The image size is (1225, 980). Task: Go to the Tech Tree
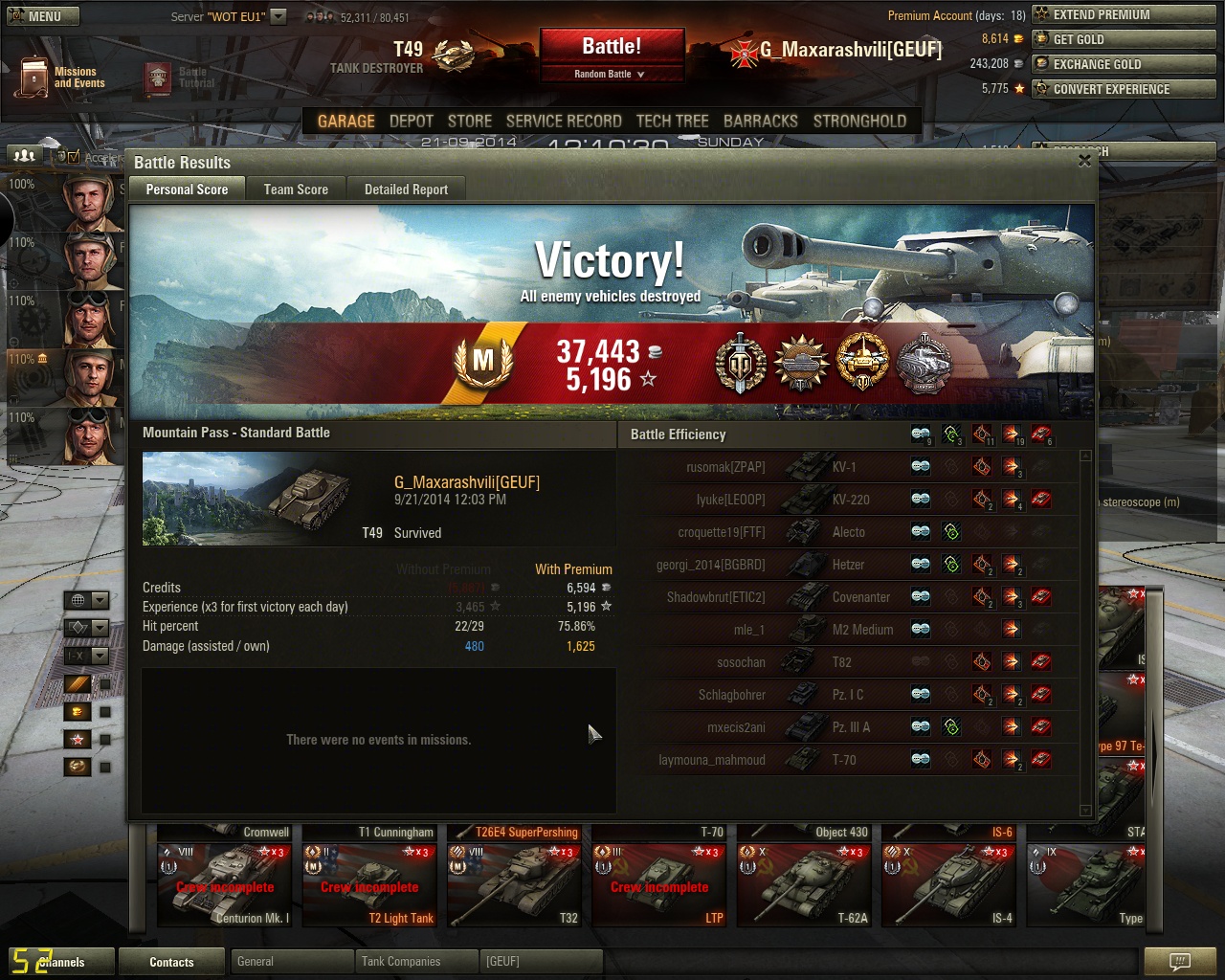tap(672, 122)
